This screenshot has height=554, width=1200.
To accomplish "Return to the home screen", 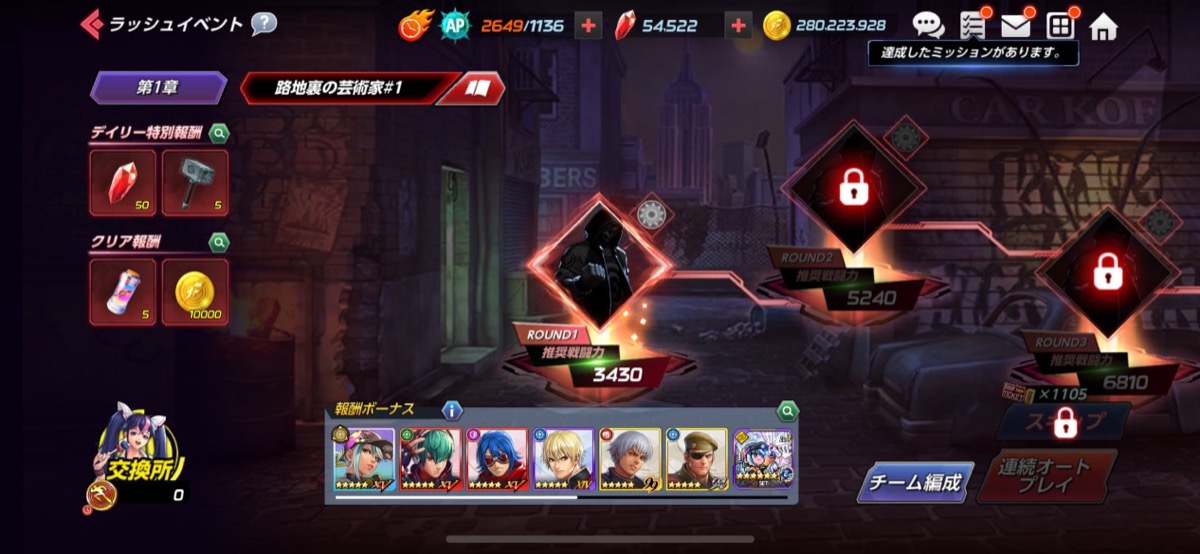I will click(1103, 26).
